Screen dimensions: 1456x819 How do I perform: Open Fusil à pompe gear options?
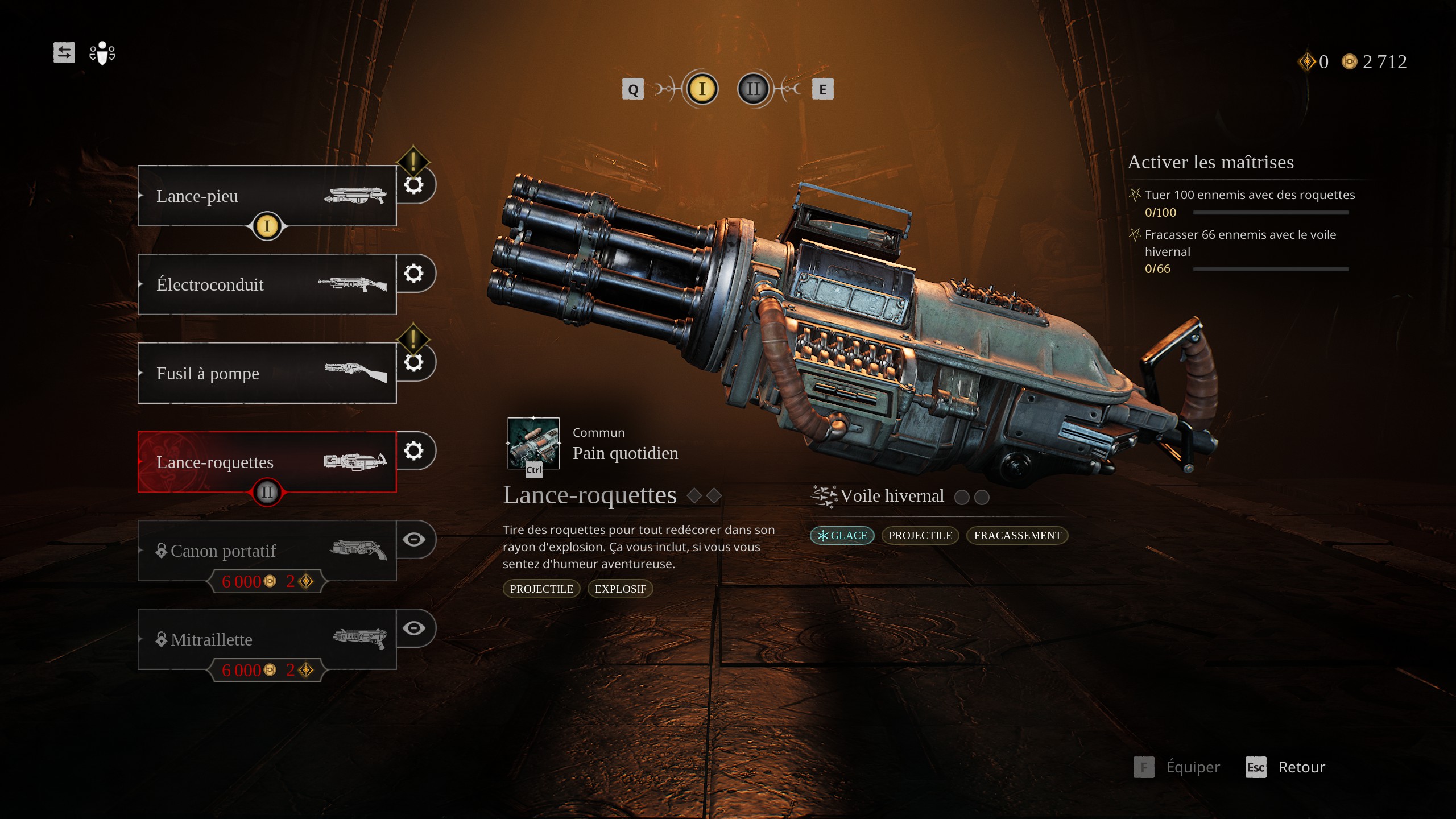click(x=414, y=362)
